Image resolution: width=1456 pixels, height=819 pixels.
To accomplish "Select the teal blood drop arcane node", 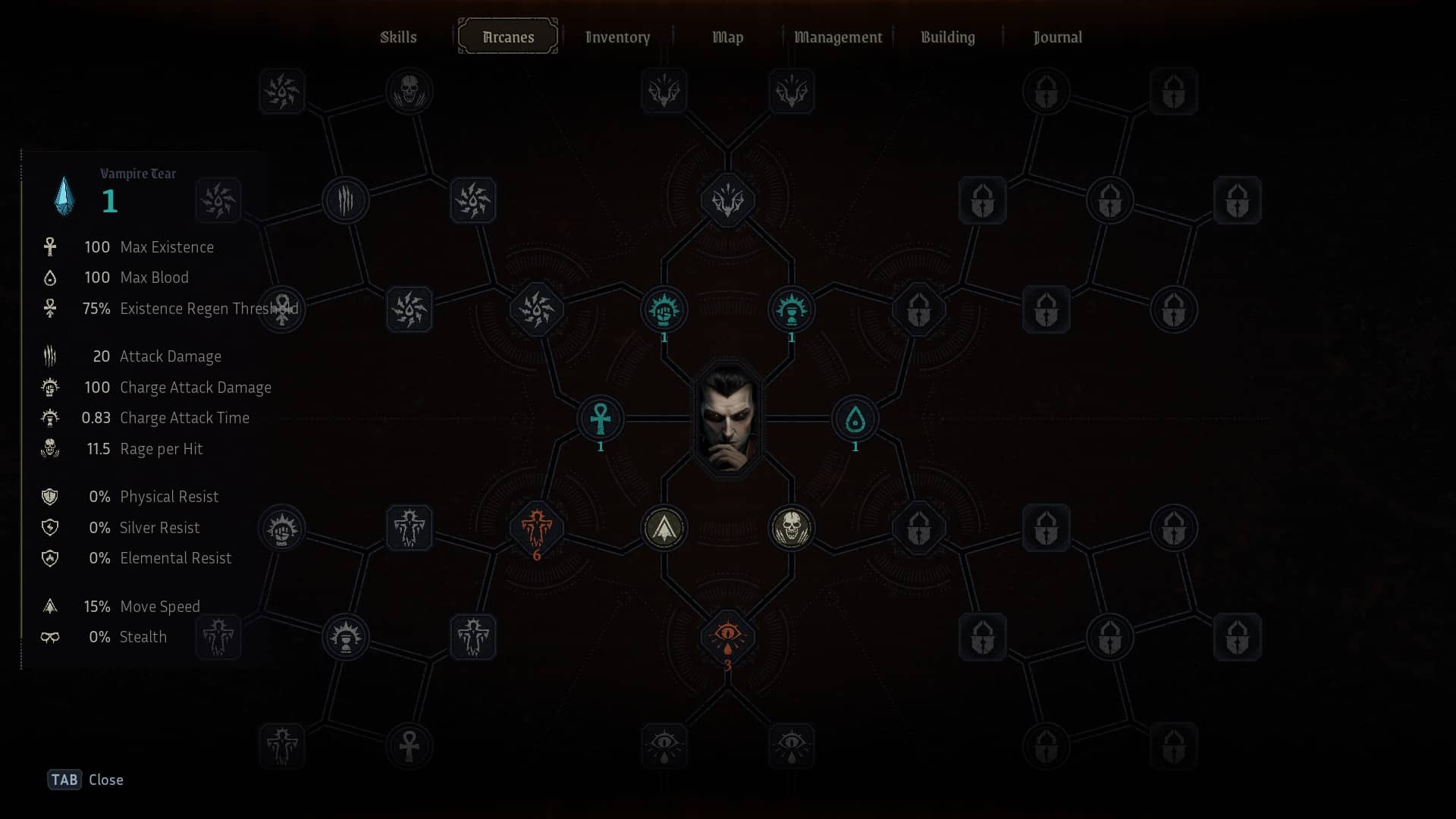I will click(855, 419).
